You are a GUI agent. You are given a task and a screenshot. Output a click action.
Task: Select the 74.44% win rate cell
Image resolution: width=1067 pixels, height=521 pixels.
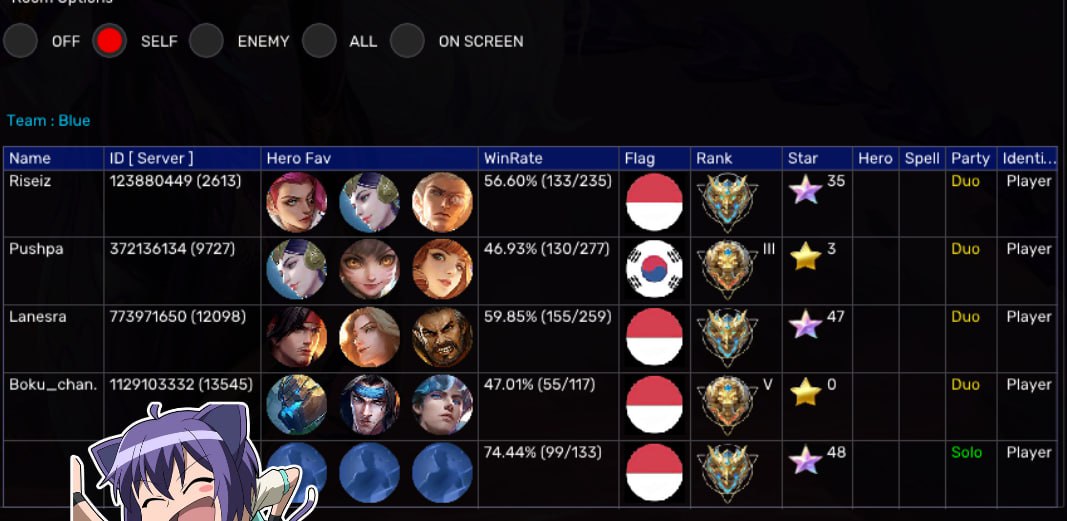543,453
